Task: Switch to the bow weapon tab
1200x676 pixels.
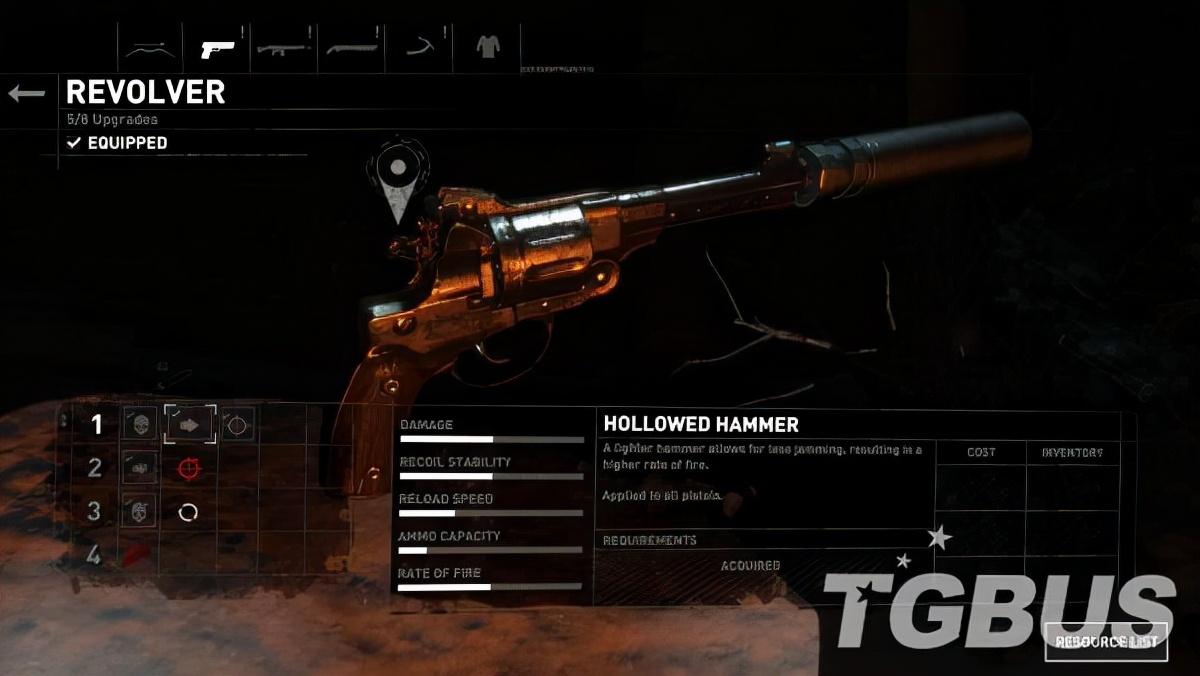Action: pyautogui.click(x=149, y=48)
